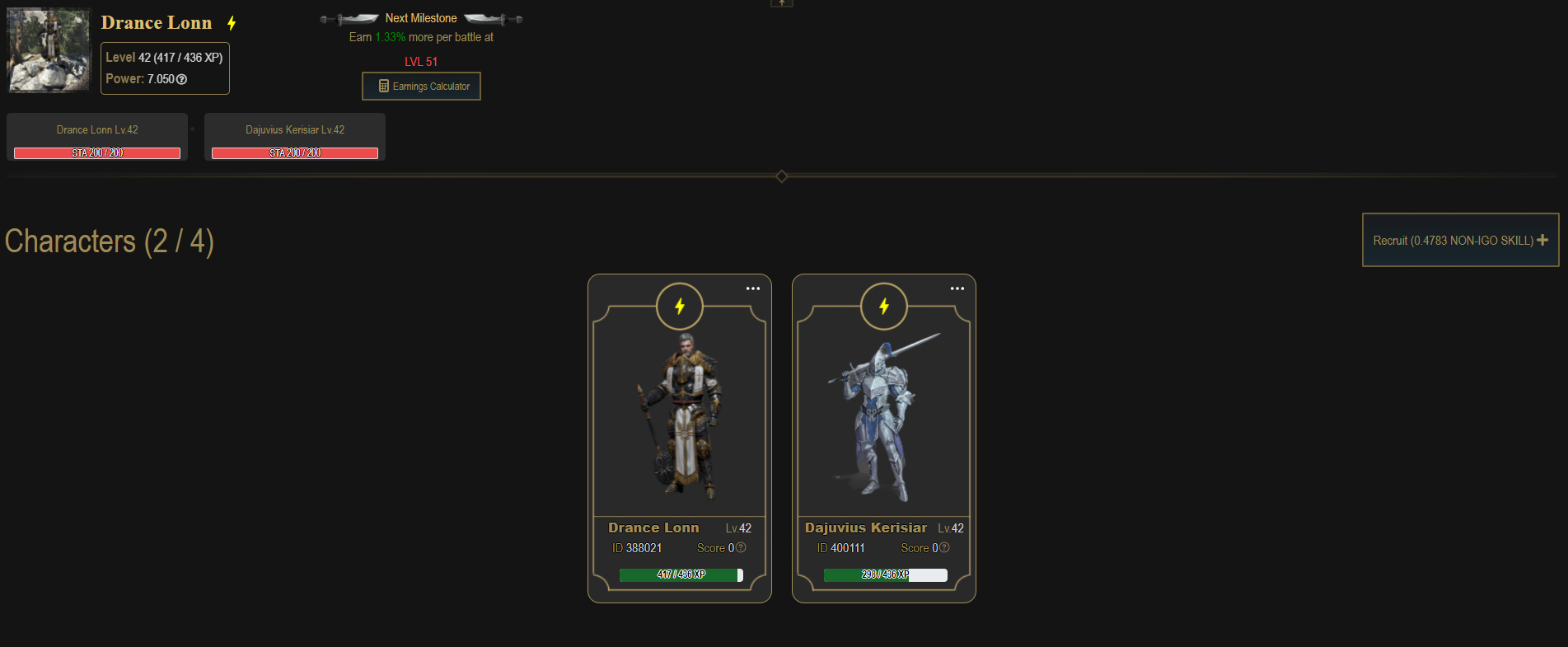Screen dimensions: 1568x647
Task: Select the Drance Lonn Lv.42 tab
Action: tap(96, 129)
